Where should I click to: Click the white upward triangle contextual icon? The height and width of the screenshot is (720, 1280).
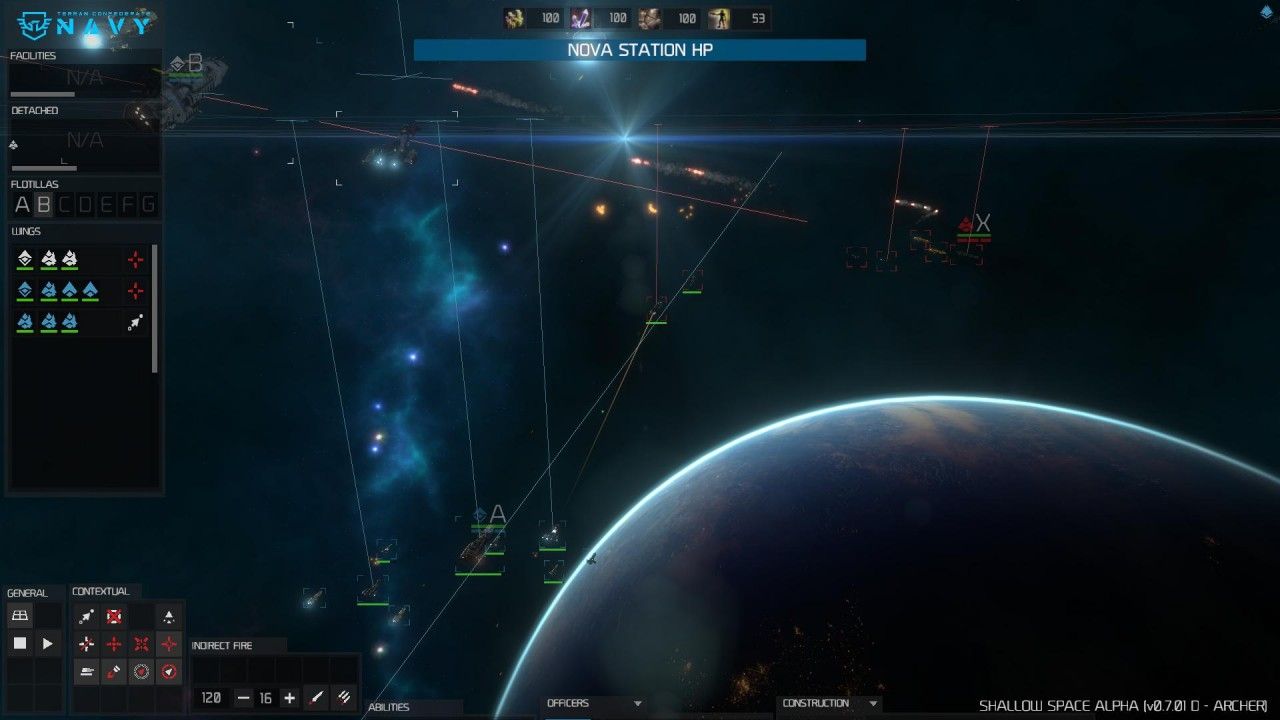click(169, 617)
